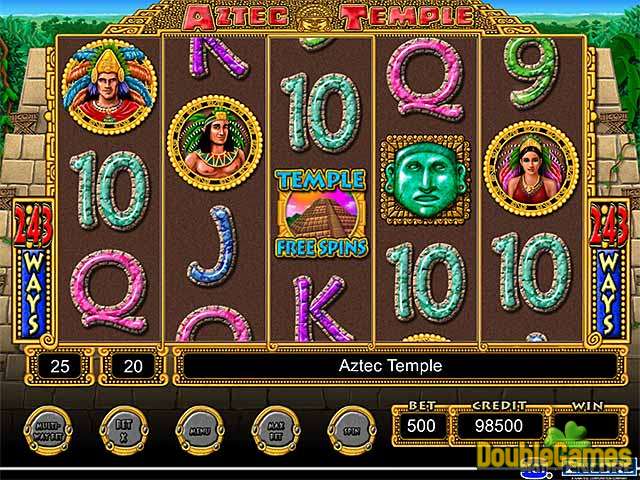Open the Menu button
Viewport: 640px width, 480px height.
pos(198,427)
